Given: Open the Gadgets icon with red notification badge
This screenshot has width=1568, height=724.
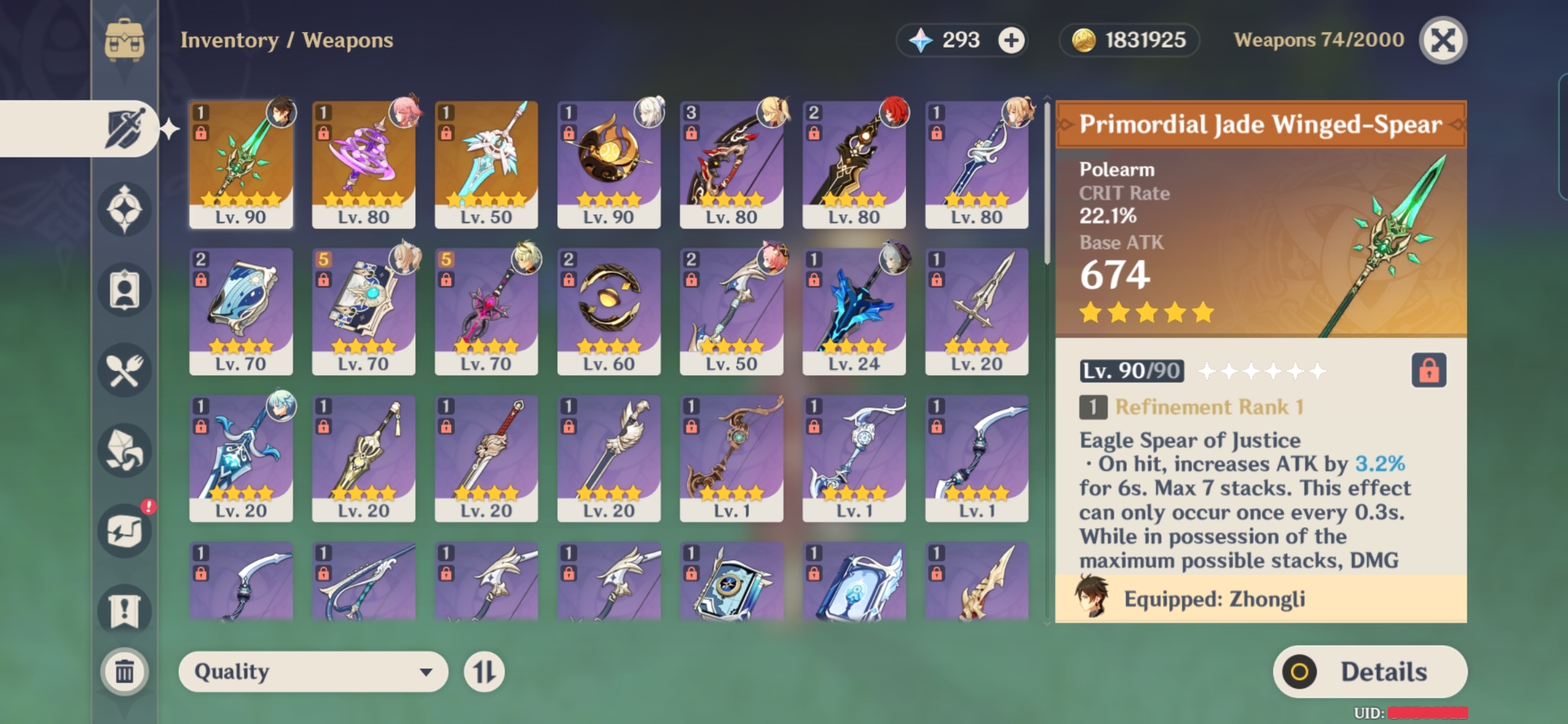Looking at the screenshot, I should pos(124,528).
